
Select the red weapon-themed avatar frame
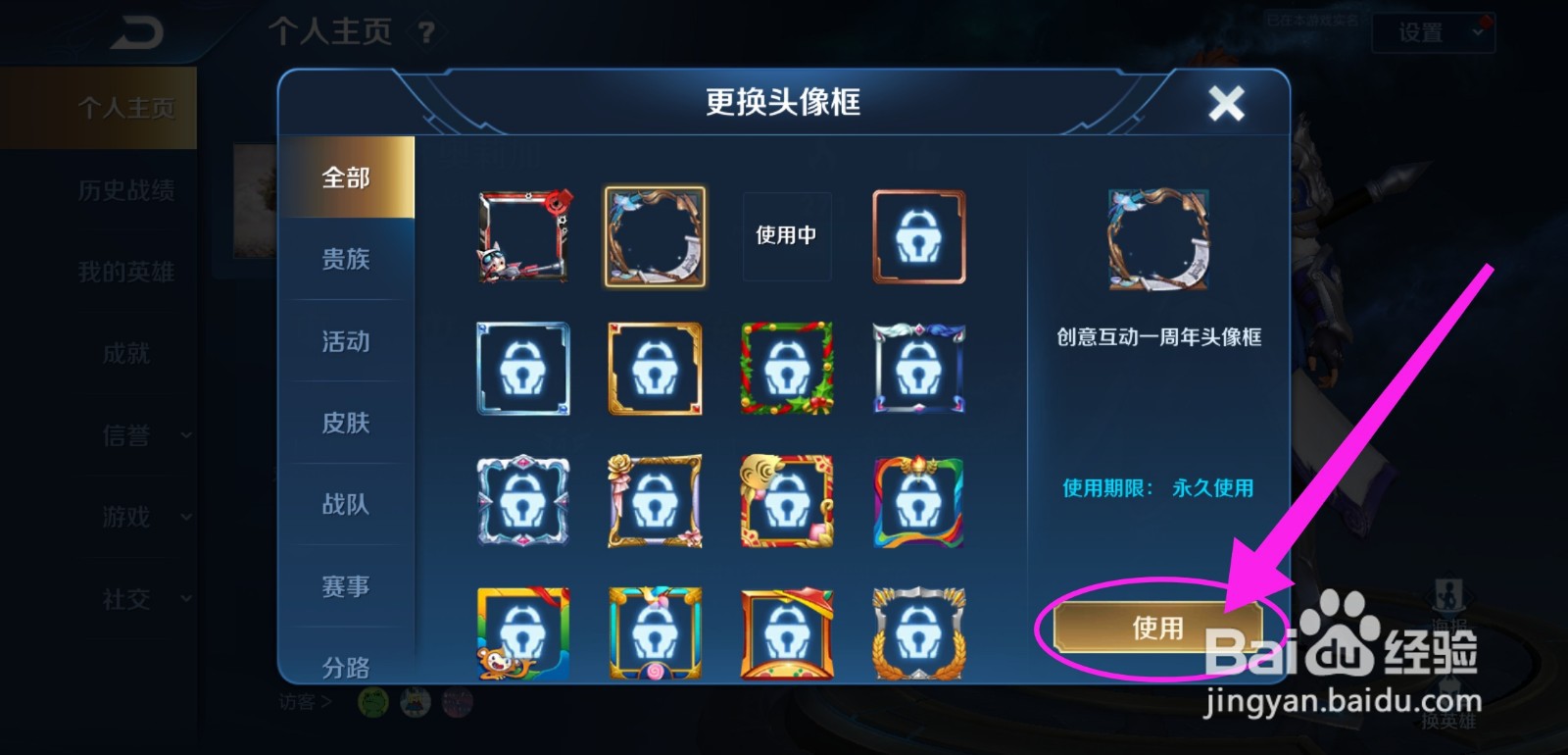(523, 235)
